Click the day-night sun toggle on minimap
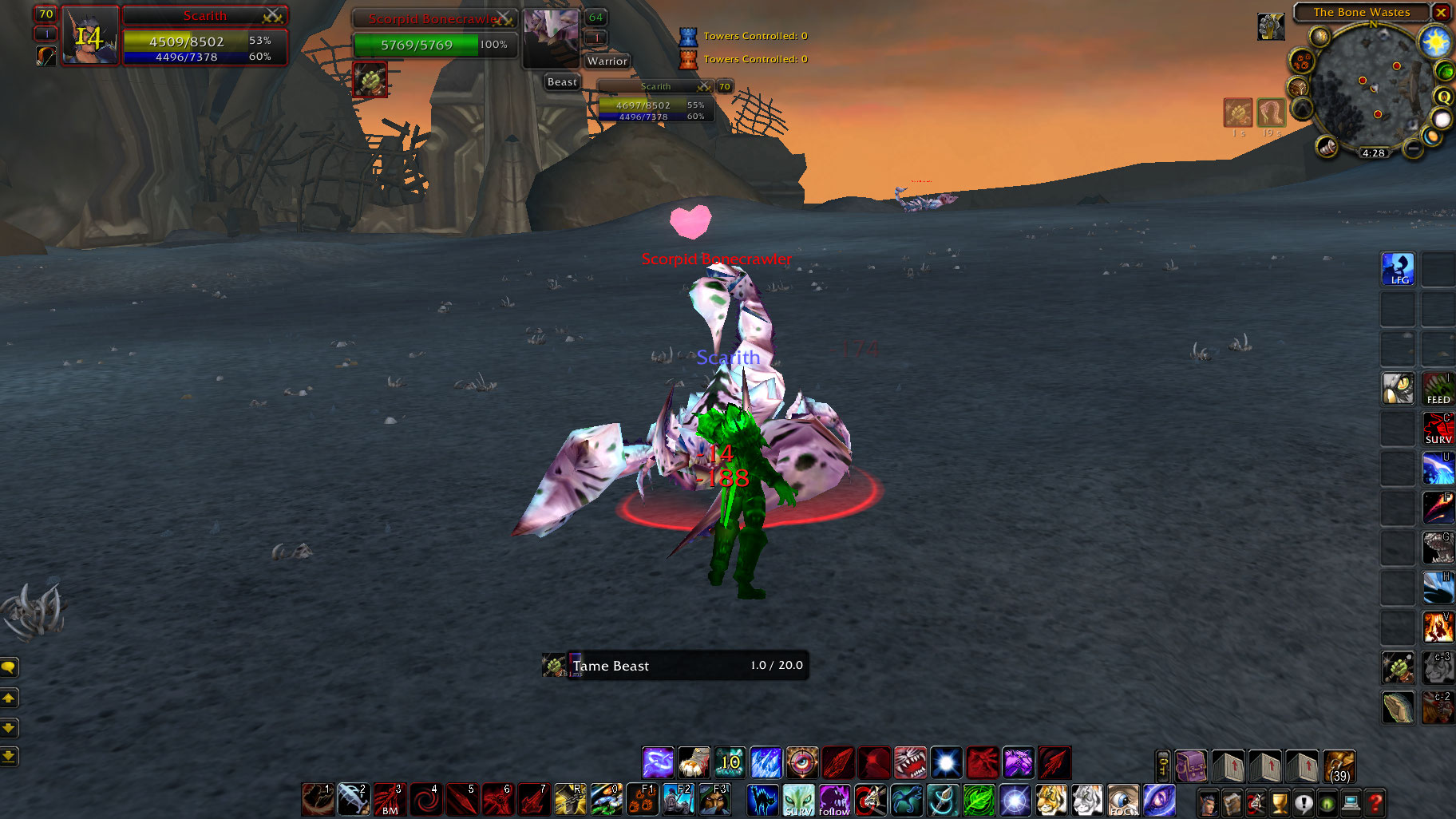This screenshot has height=819, width=1456. pos(1436,42)
